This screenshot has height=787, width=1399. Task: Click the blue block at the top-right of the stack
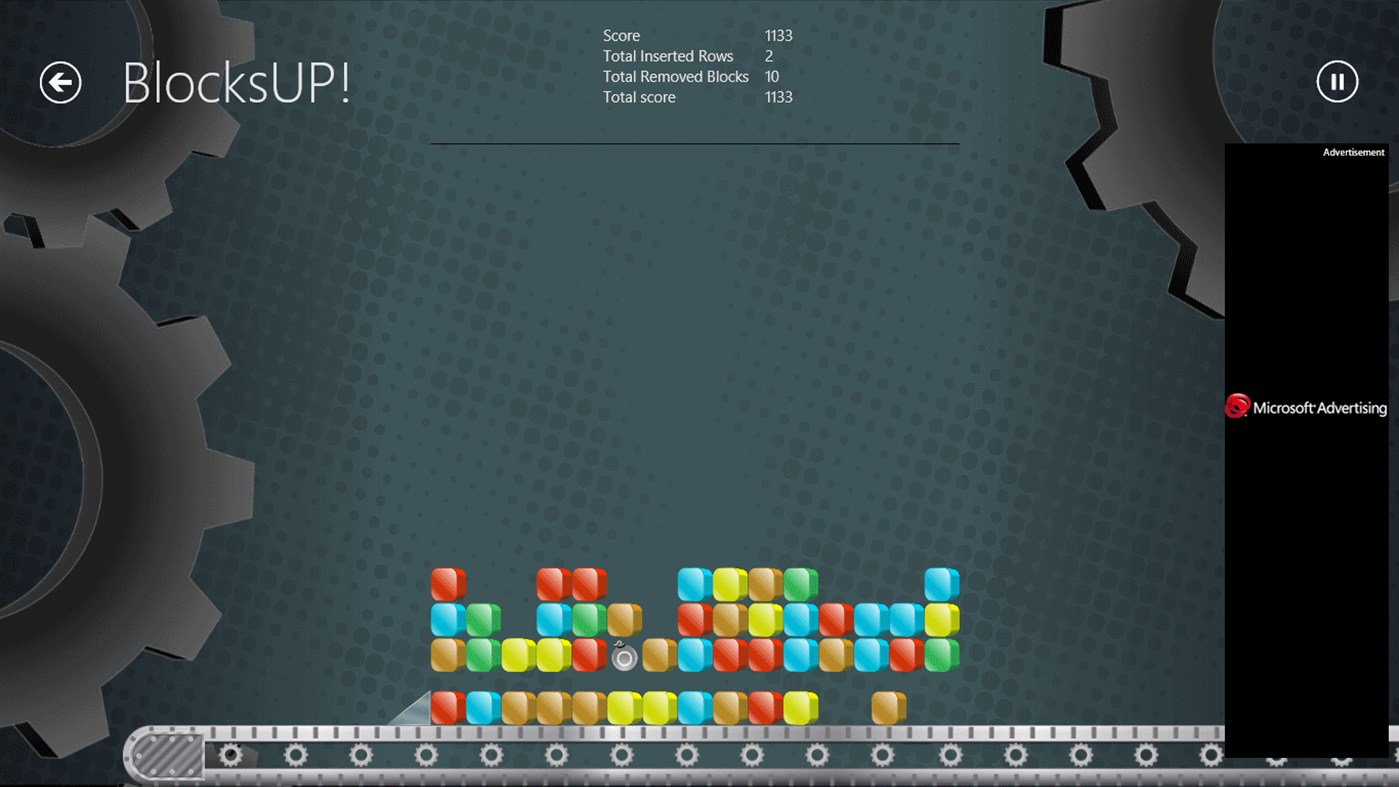point(941,584)
